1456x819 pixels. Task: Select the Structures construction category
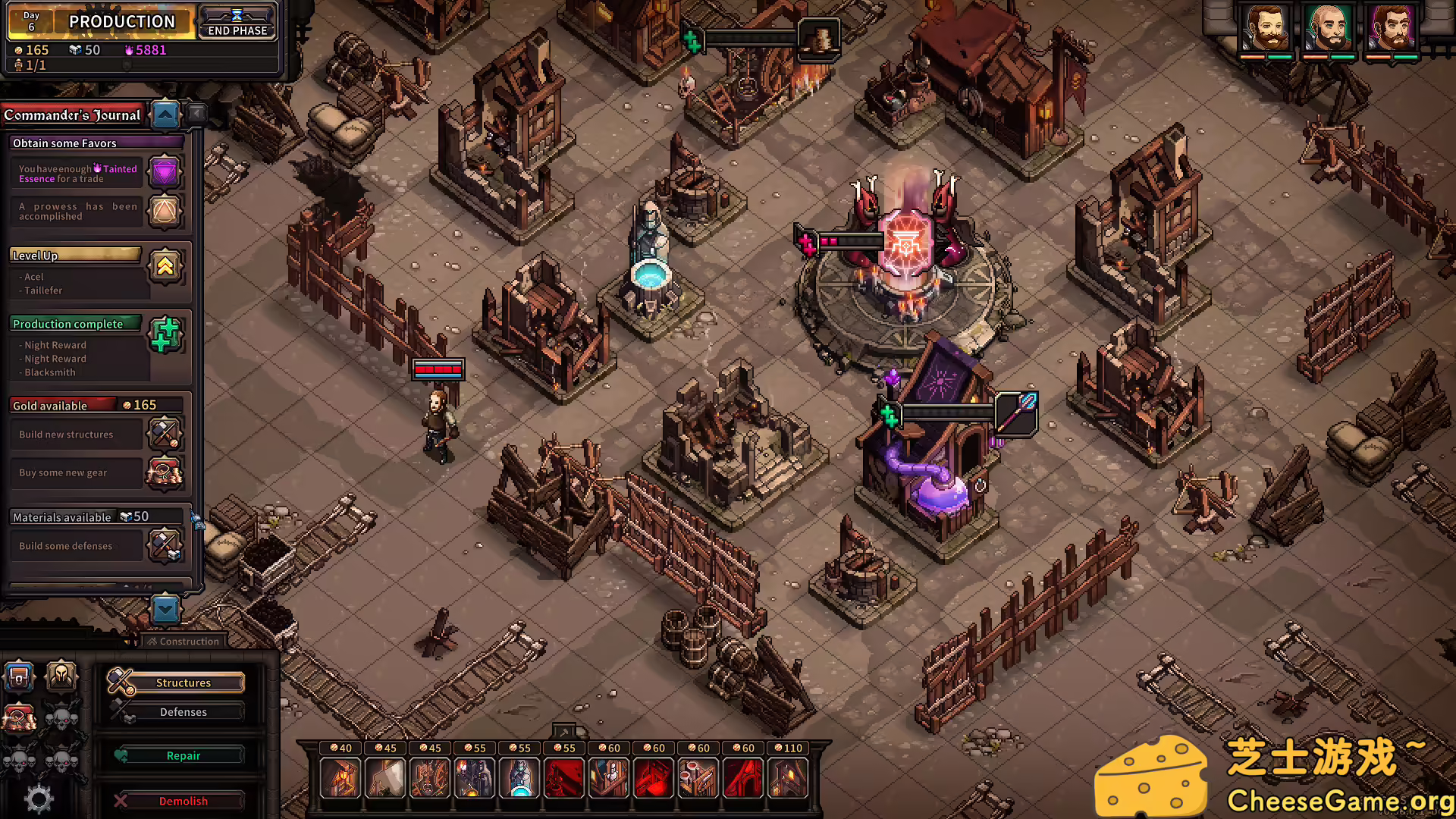point(183,682)
